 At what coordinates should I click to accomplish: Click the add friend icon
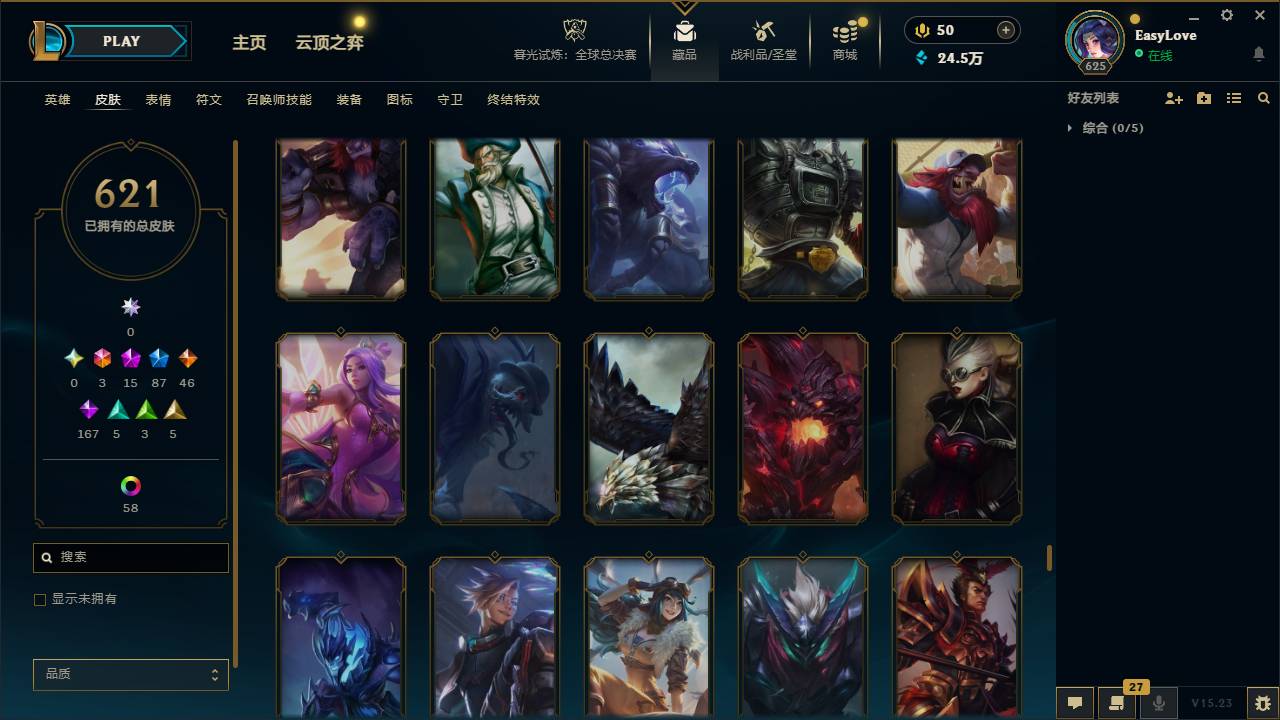(1170, 98)
